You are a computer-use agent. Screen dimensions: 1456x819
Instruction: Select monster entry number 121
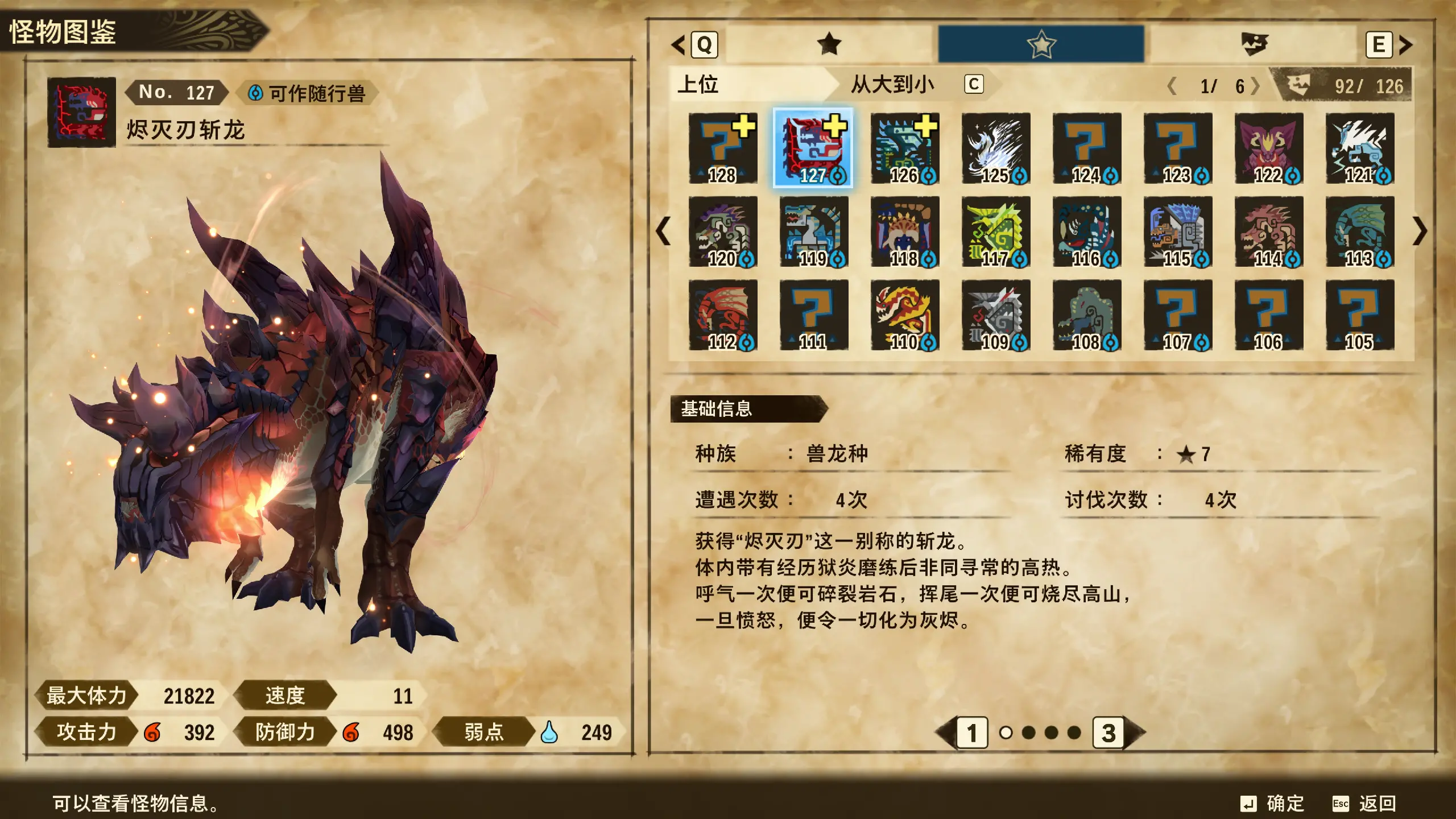click(1359, 148)
